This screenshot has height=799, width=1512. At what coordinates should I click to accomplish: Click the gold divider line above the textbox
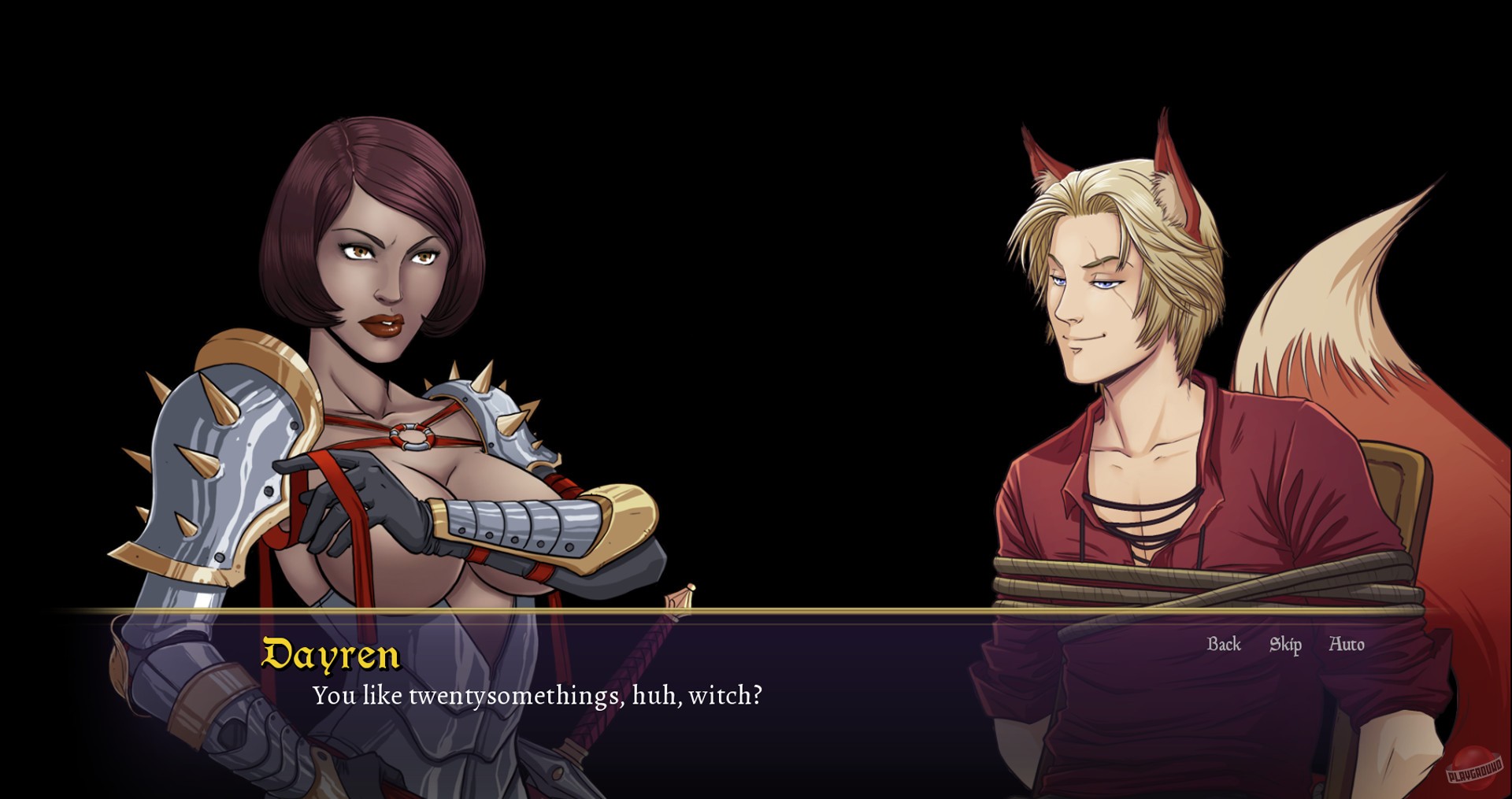click(756, 612)
